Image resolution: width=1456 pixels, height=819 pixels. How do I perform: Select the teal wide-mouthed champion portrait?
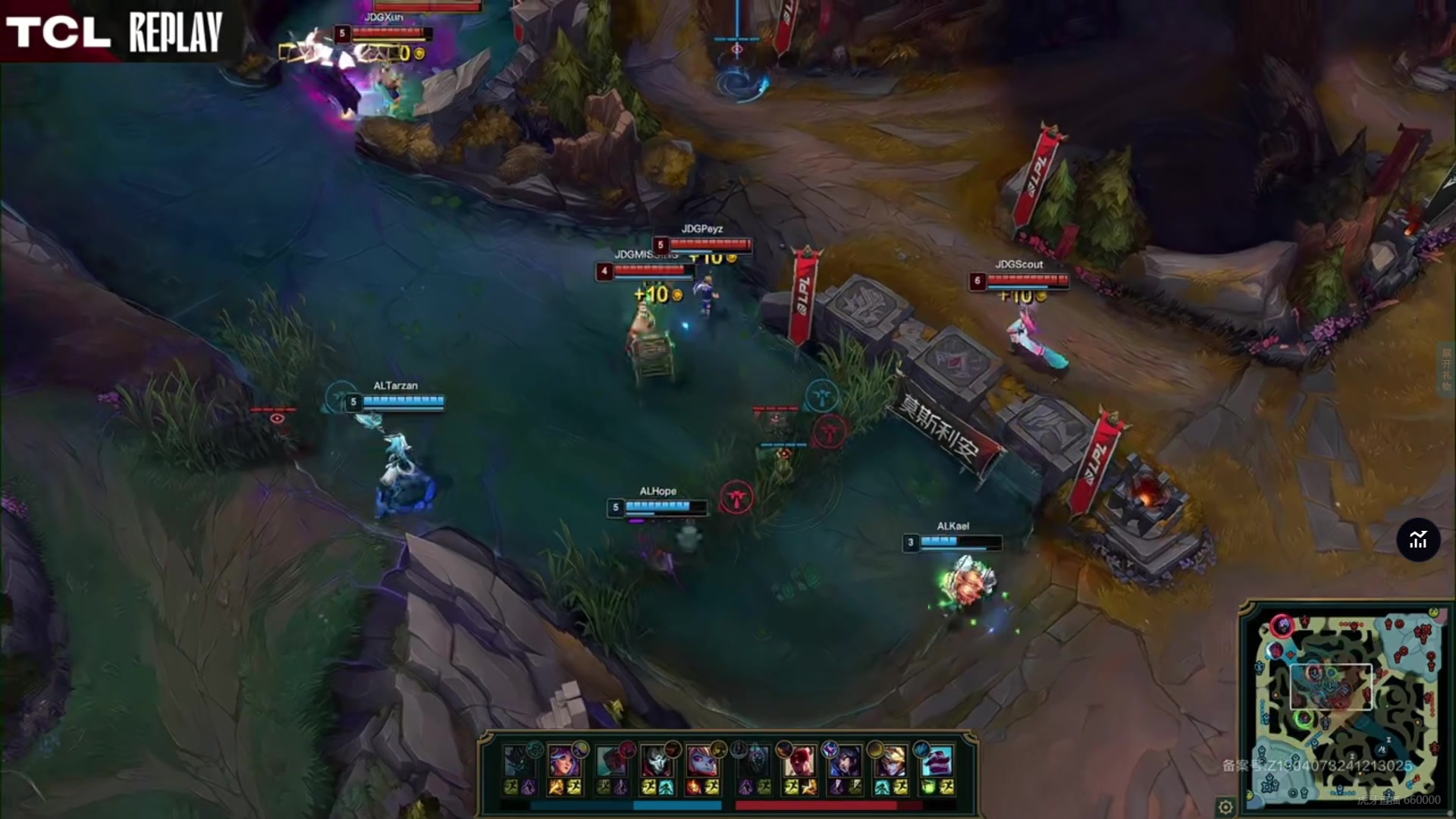click(937, 761)
